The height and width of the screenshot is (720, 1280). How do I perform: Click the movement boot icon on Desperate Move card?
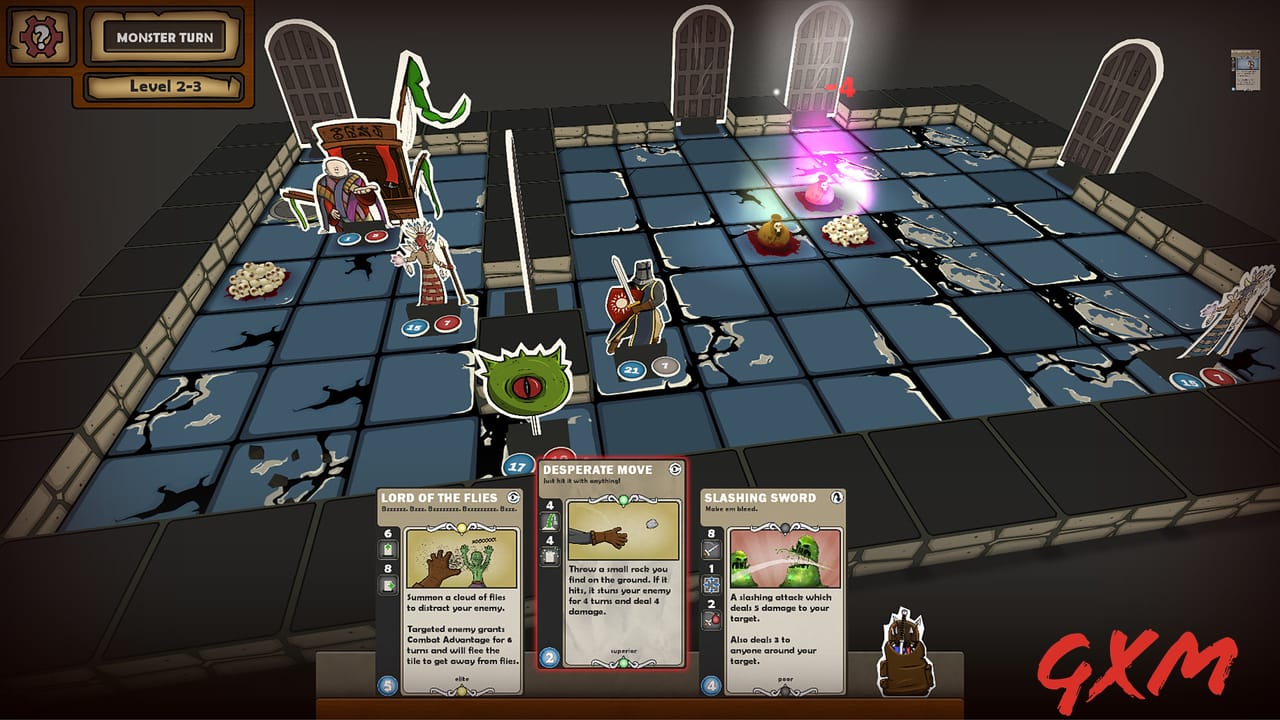pyautogui.click(x=550, y=522)
